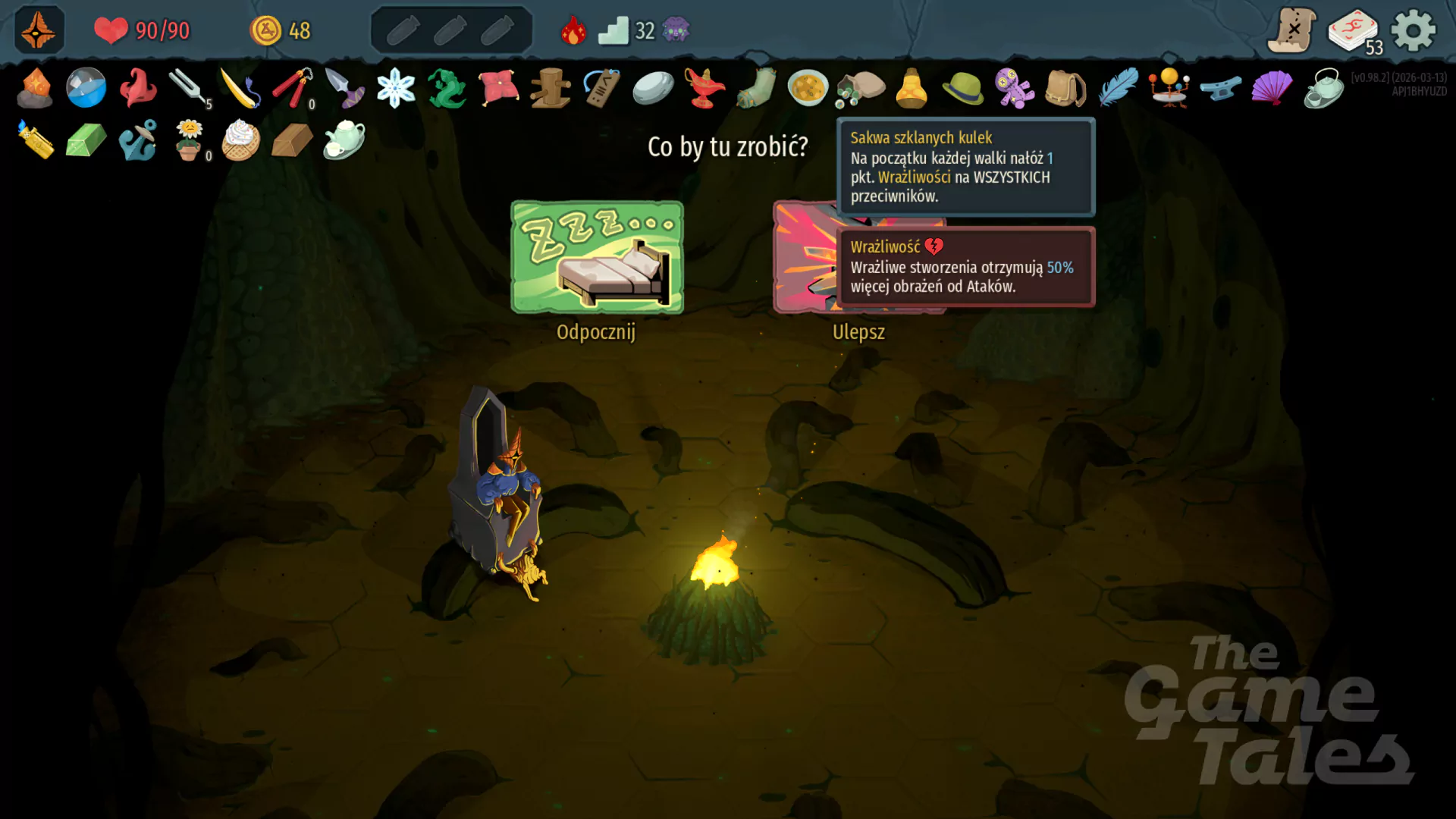The height and width of the screenshot is (819, 1456).
Task: Click the snowflake charm in the inventory
Action: [397, 89]
